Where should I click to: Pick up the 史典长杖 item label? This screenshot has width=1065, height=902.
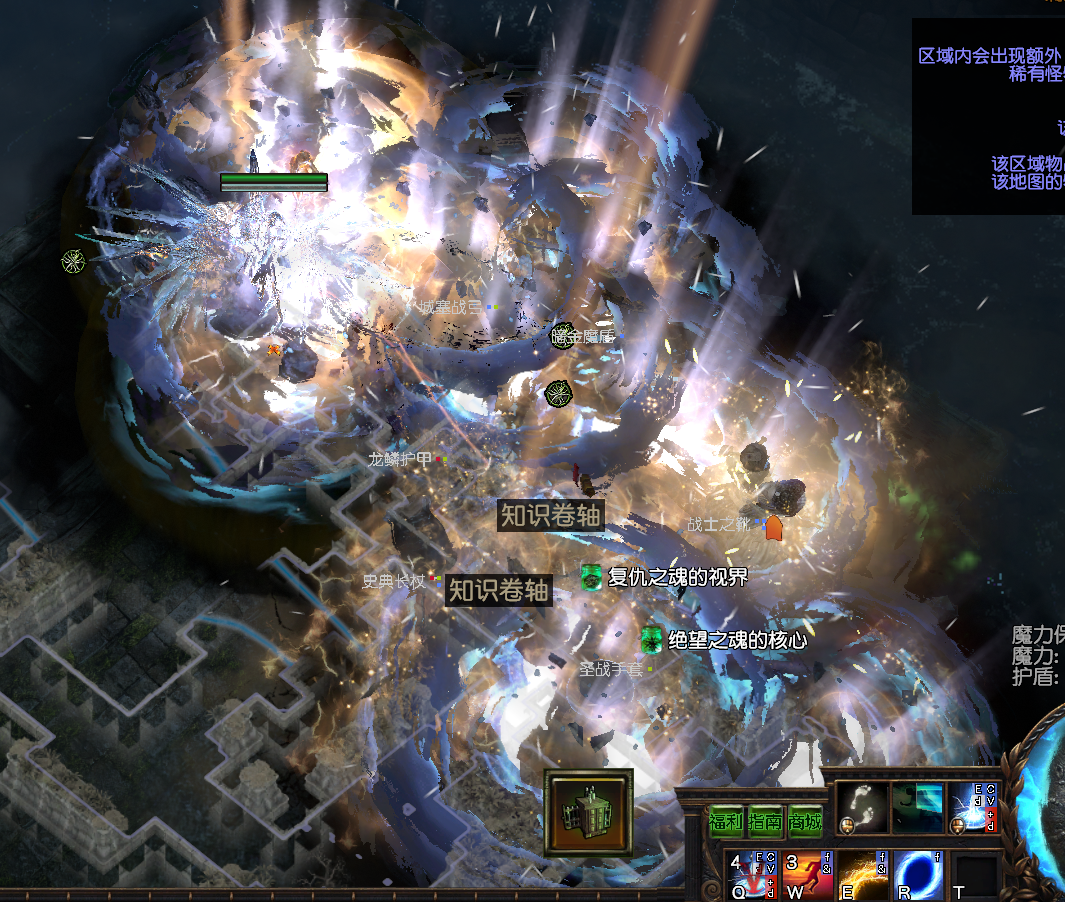(x=394, y=580)
